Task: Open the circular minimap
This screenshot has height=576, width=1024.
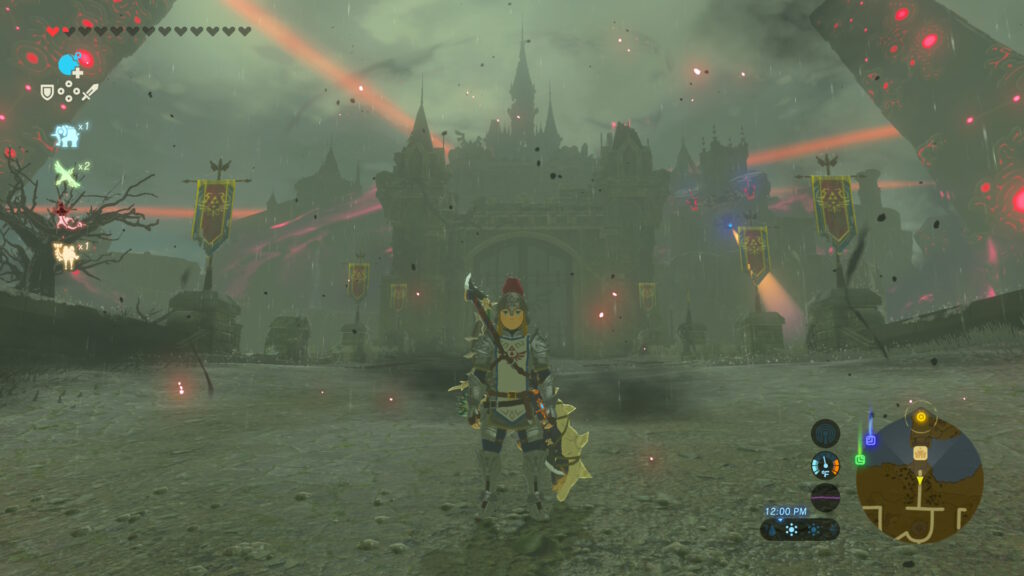Action: click(x=919, y=480)
